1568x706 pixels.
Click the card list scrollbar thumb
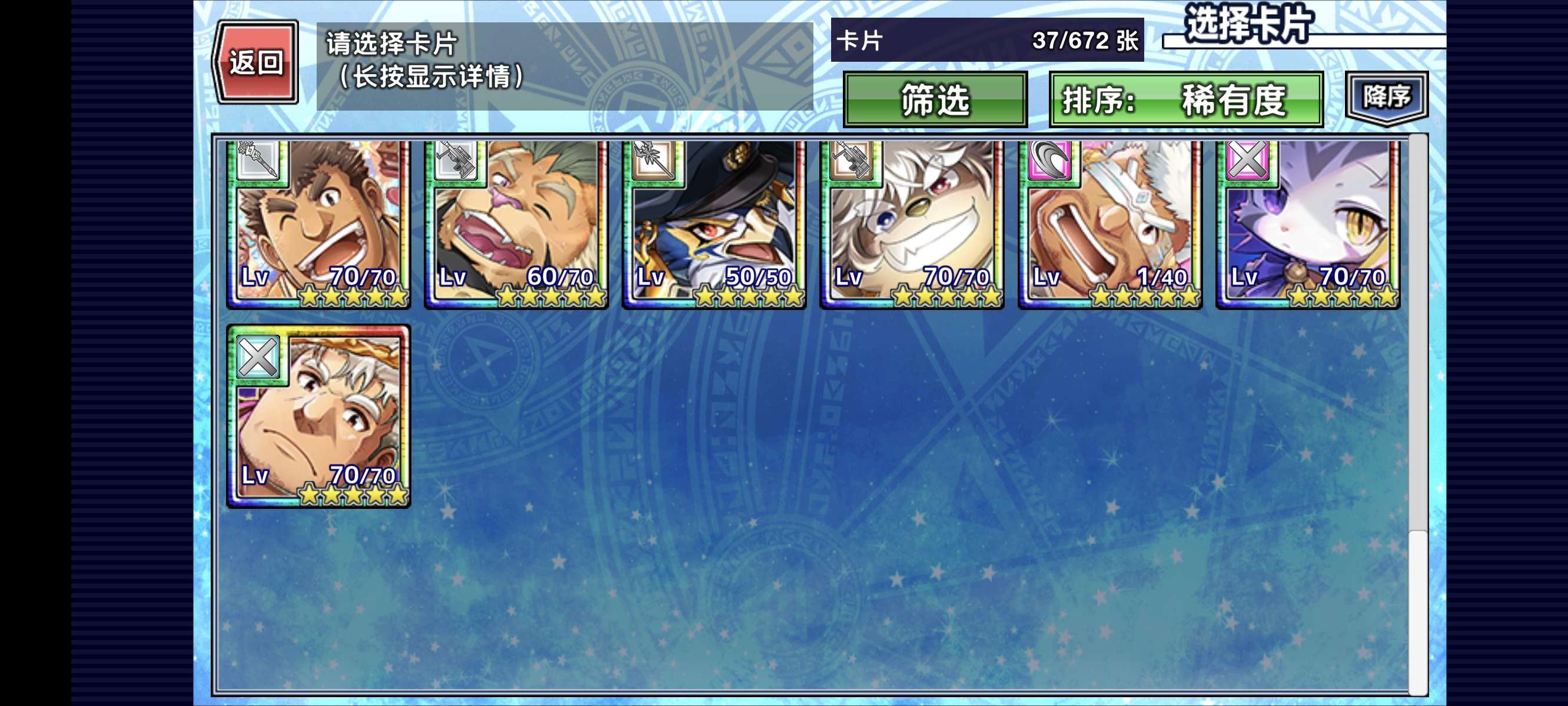1418,611
